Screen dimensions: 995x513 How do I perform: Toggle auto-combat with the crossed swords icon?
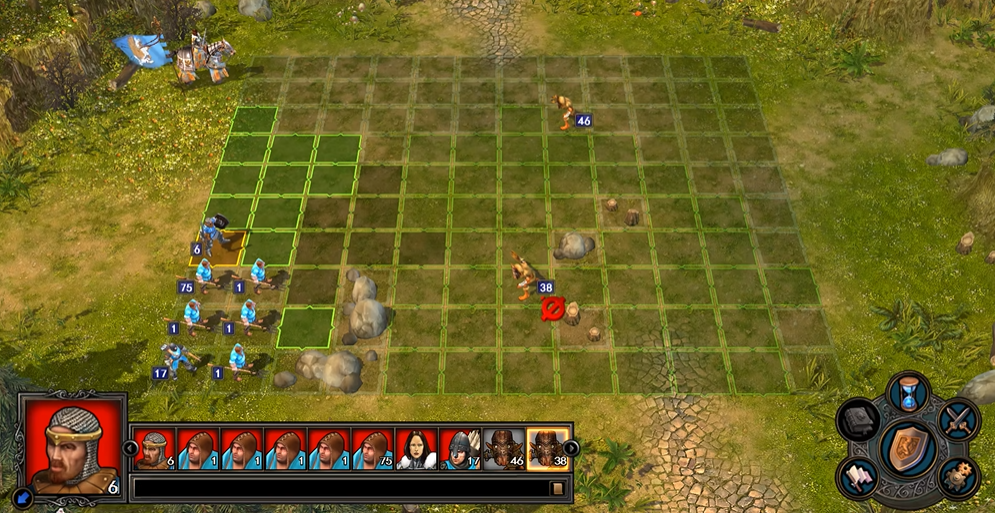click(x=958, y=417)
